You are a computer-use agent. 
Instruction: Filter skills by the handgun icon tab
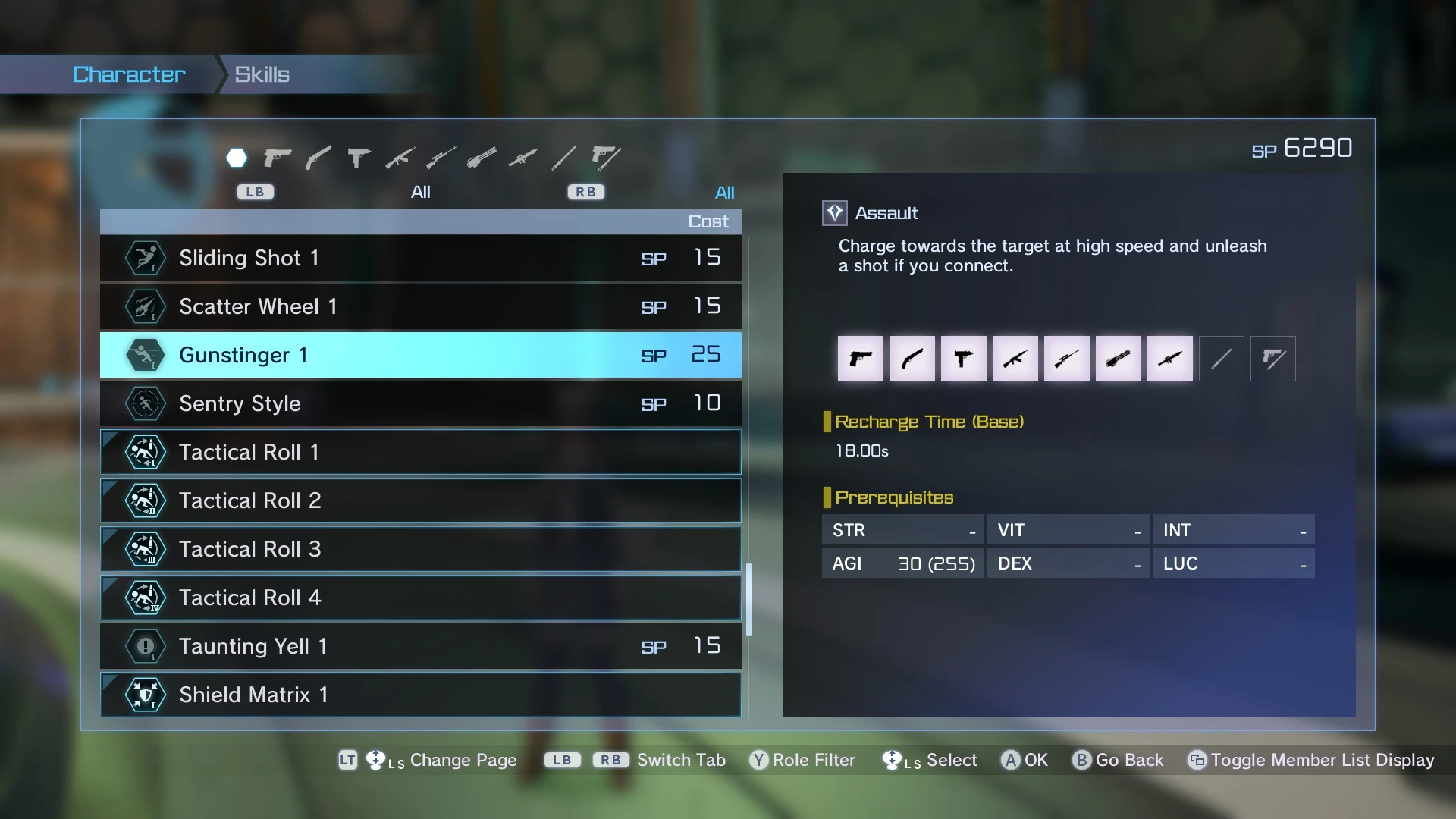(x=278, y=158)
